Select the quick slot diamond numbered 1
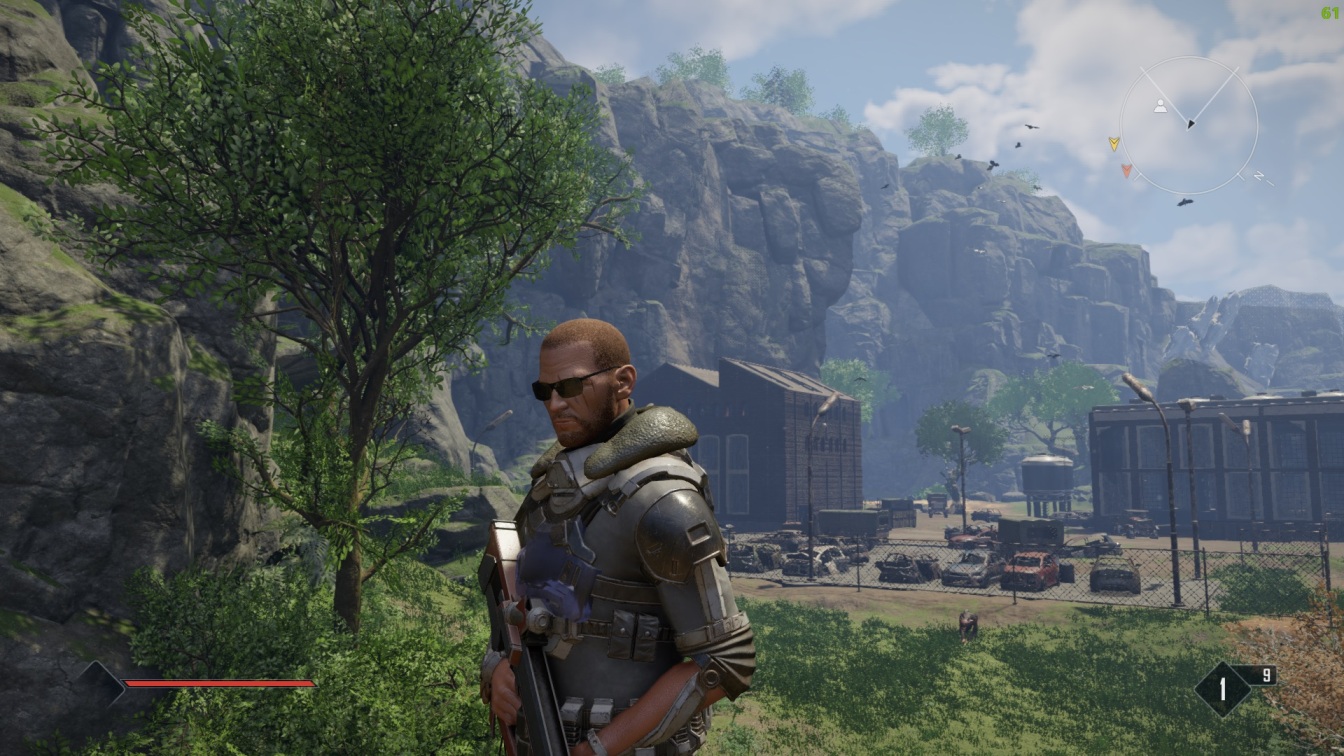This screenshot has height=756, width=1344. pyautogui.click(x=1222, y=689)
